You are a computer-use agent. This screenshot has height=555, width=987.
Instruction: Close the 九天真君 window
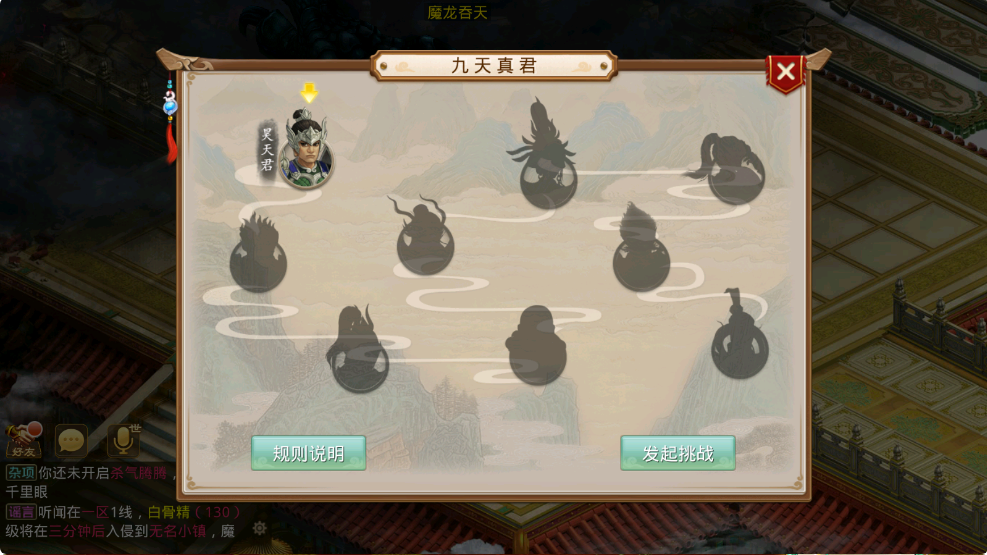(786, 72)
